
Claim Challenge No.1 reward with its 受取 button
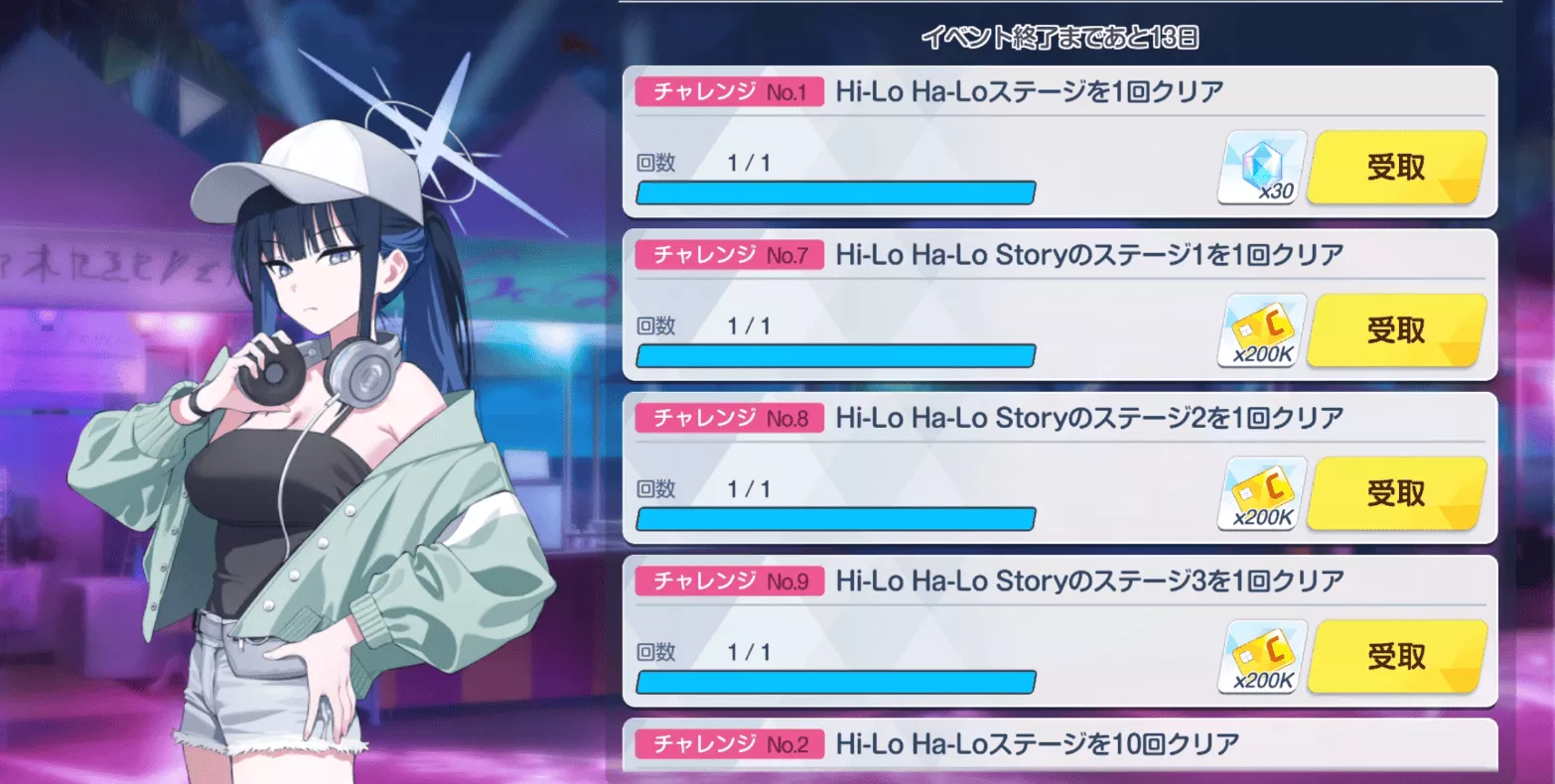coord(1394,166)
